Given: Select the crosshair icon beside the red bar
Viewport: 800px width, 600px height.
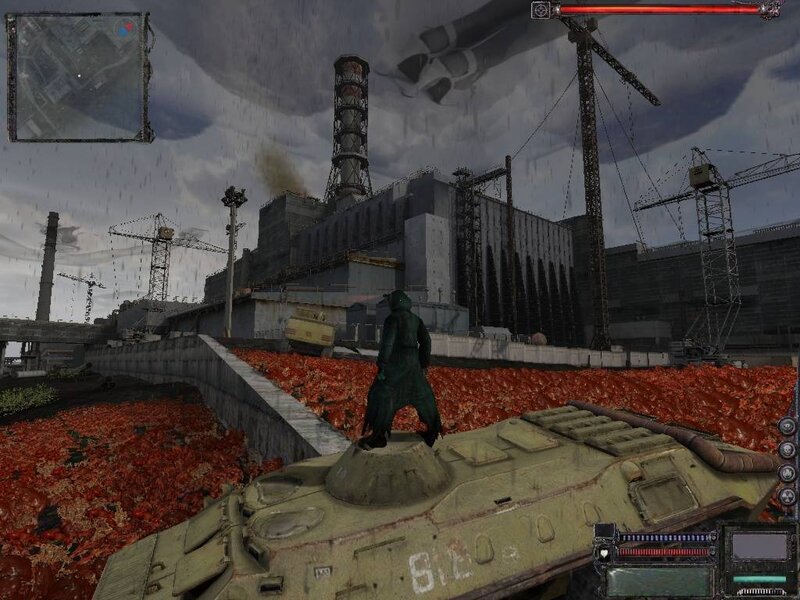Looking at the screenshot, I should [541, 10].
